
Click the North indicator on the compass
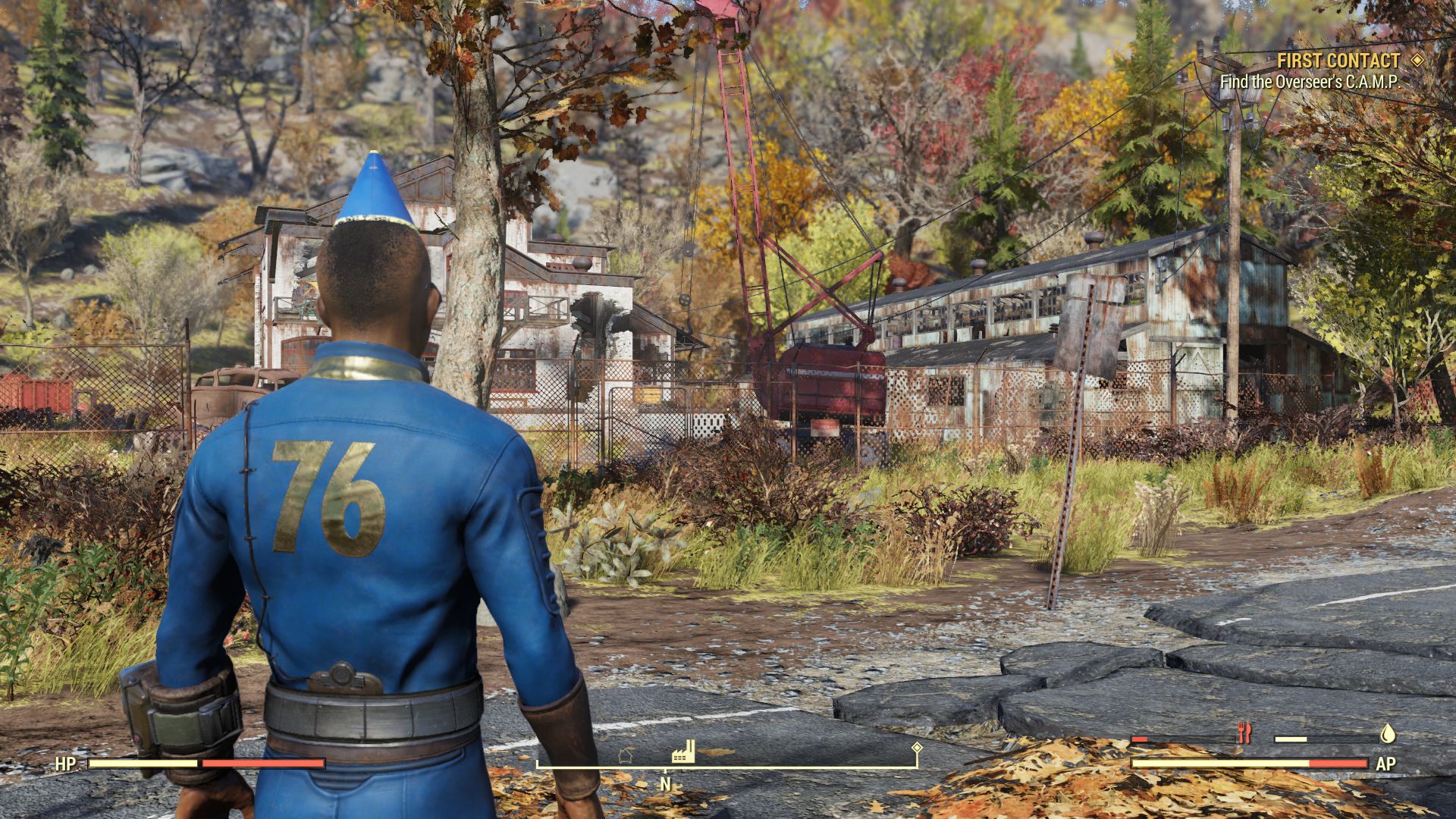click(x=665, y=784)
